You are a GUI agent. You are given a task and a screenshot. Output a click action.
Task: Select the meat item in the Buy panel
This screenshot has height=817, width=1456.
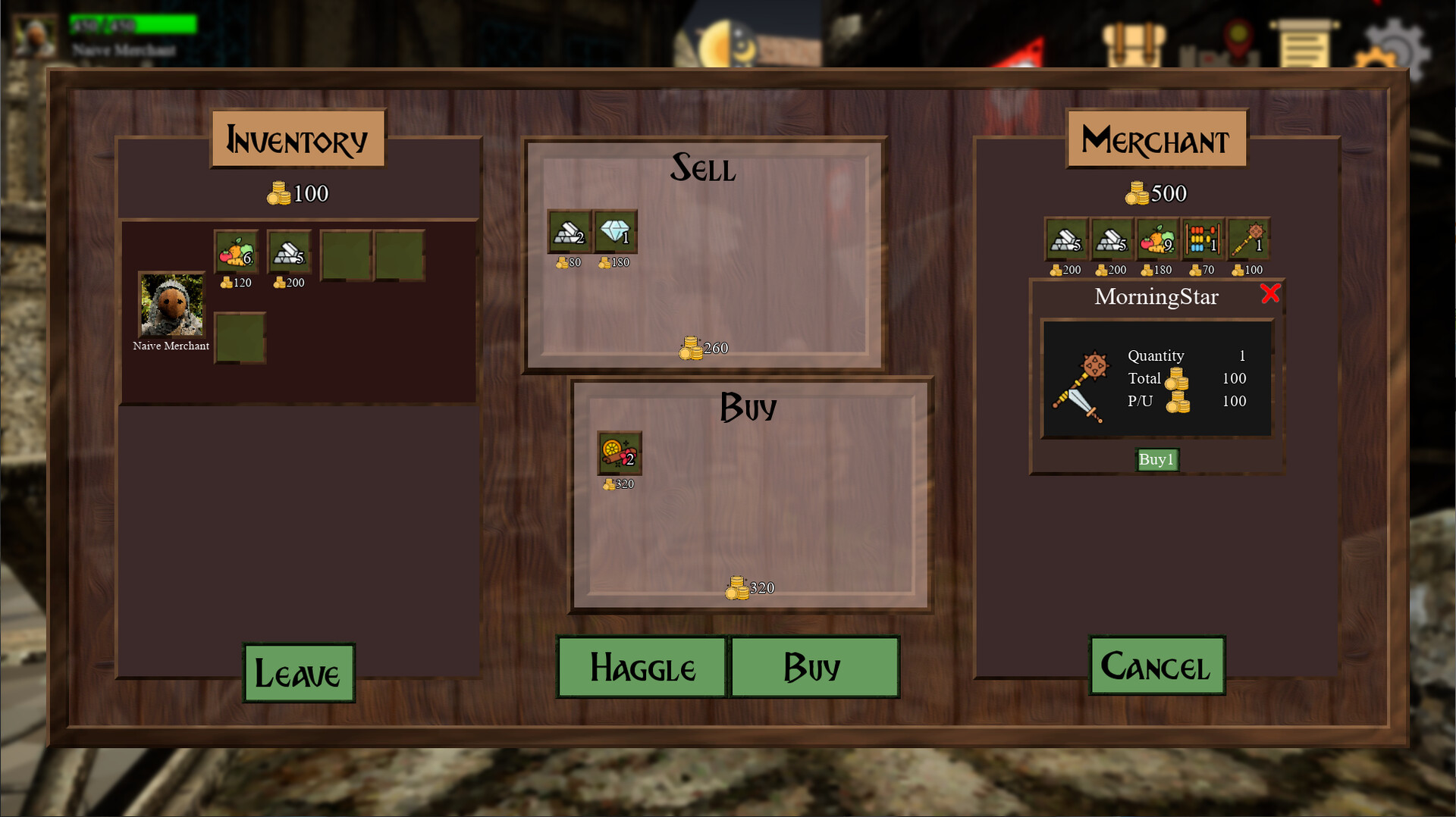point(618,454)
